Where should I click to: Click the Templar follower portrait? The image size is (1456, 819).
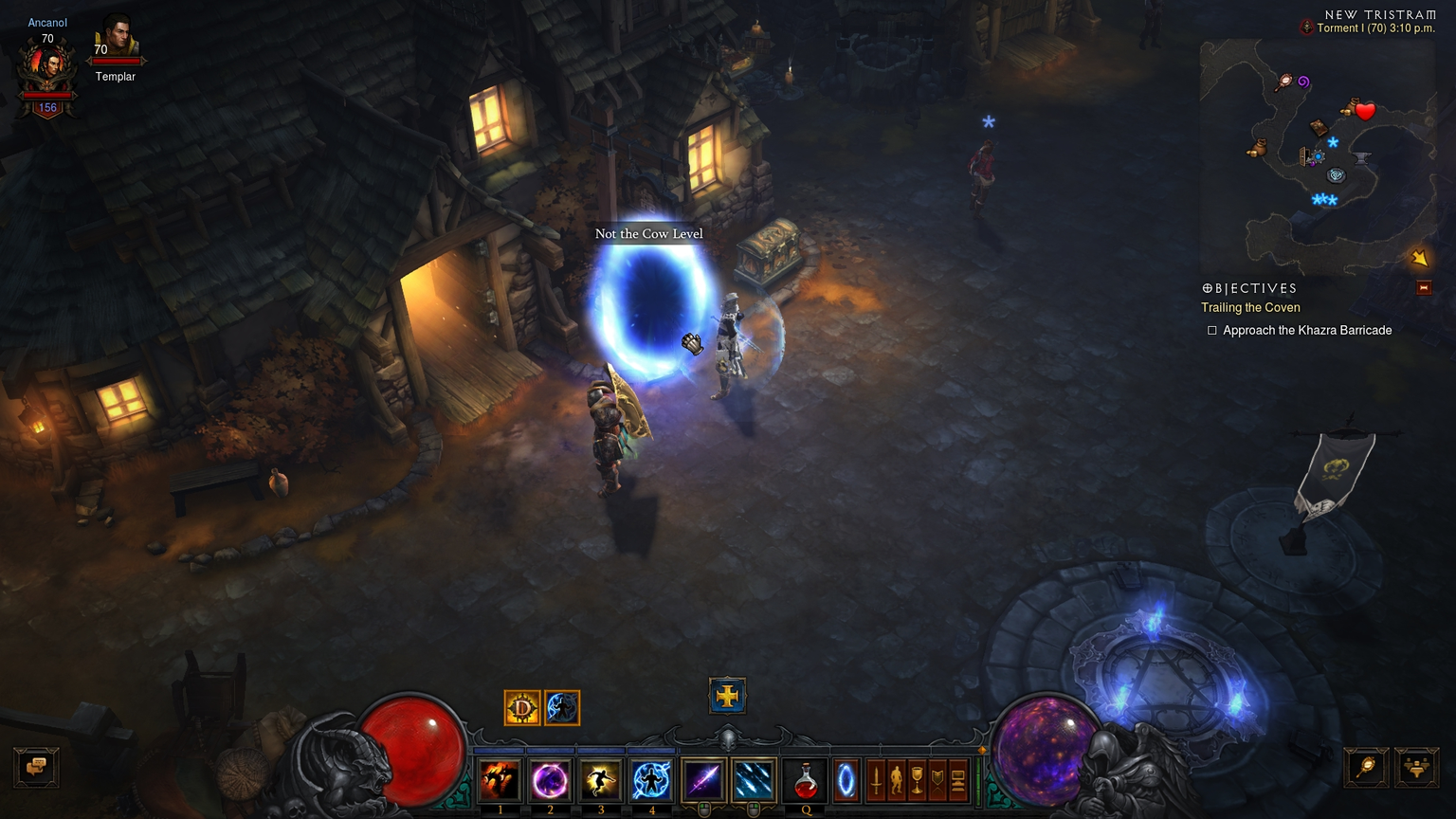(x=116, y=38)
